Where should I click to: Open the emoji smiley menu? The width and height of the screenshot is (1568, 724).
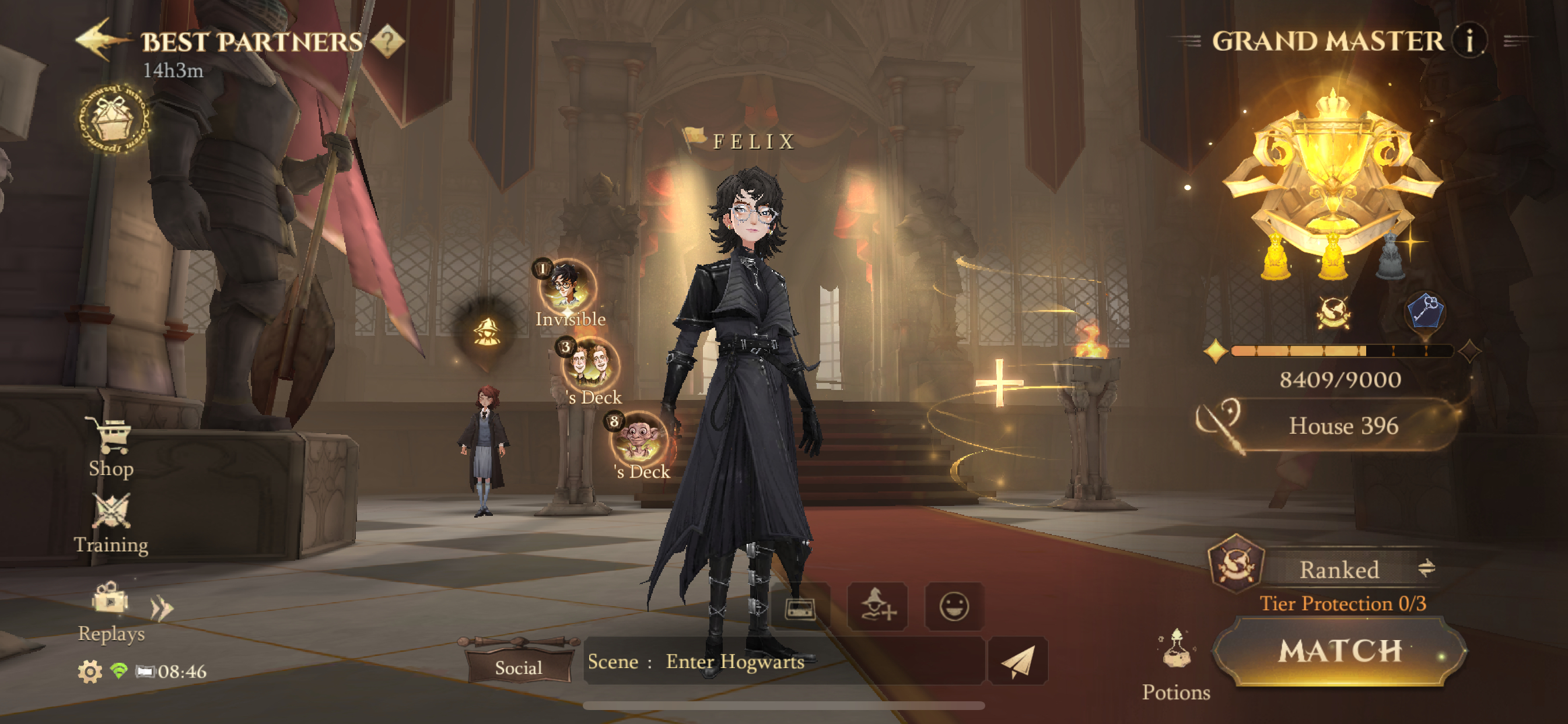pyautogui.click(x=953, y=607)
